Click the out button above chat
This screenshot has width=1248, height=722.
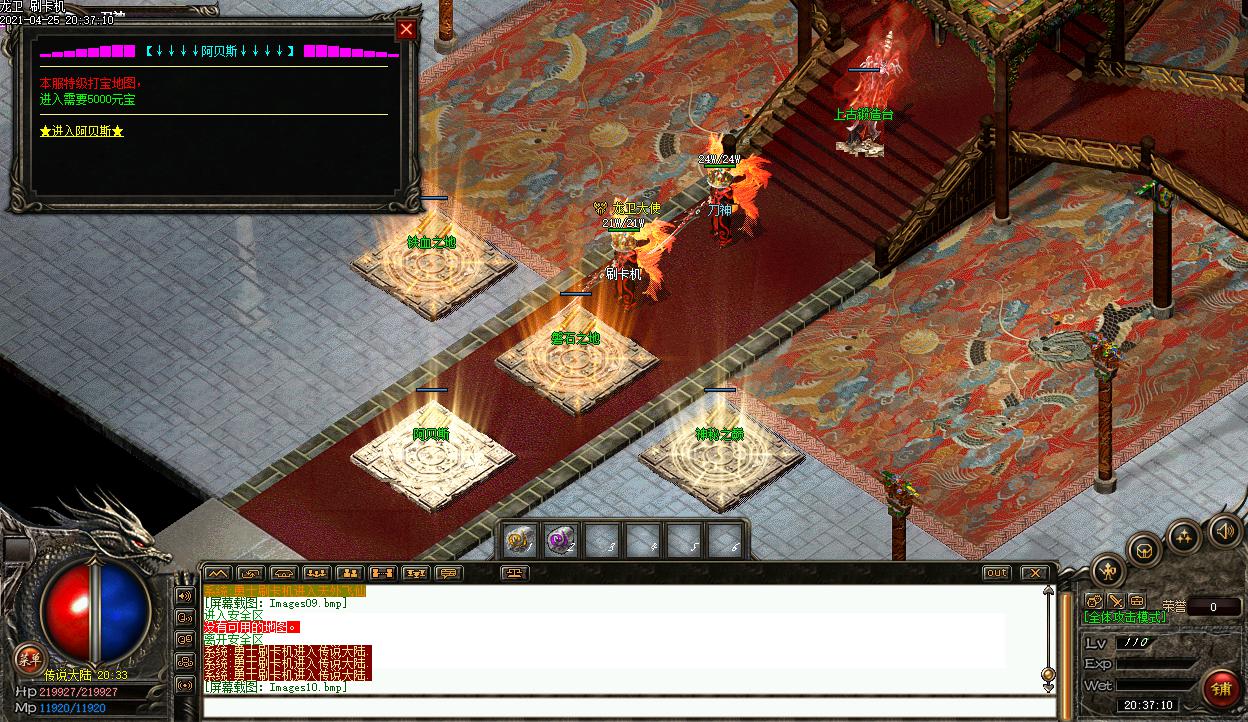point(996,573)
